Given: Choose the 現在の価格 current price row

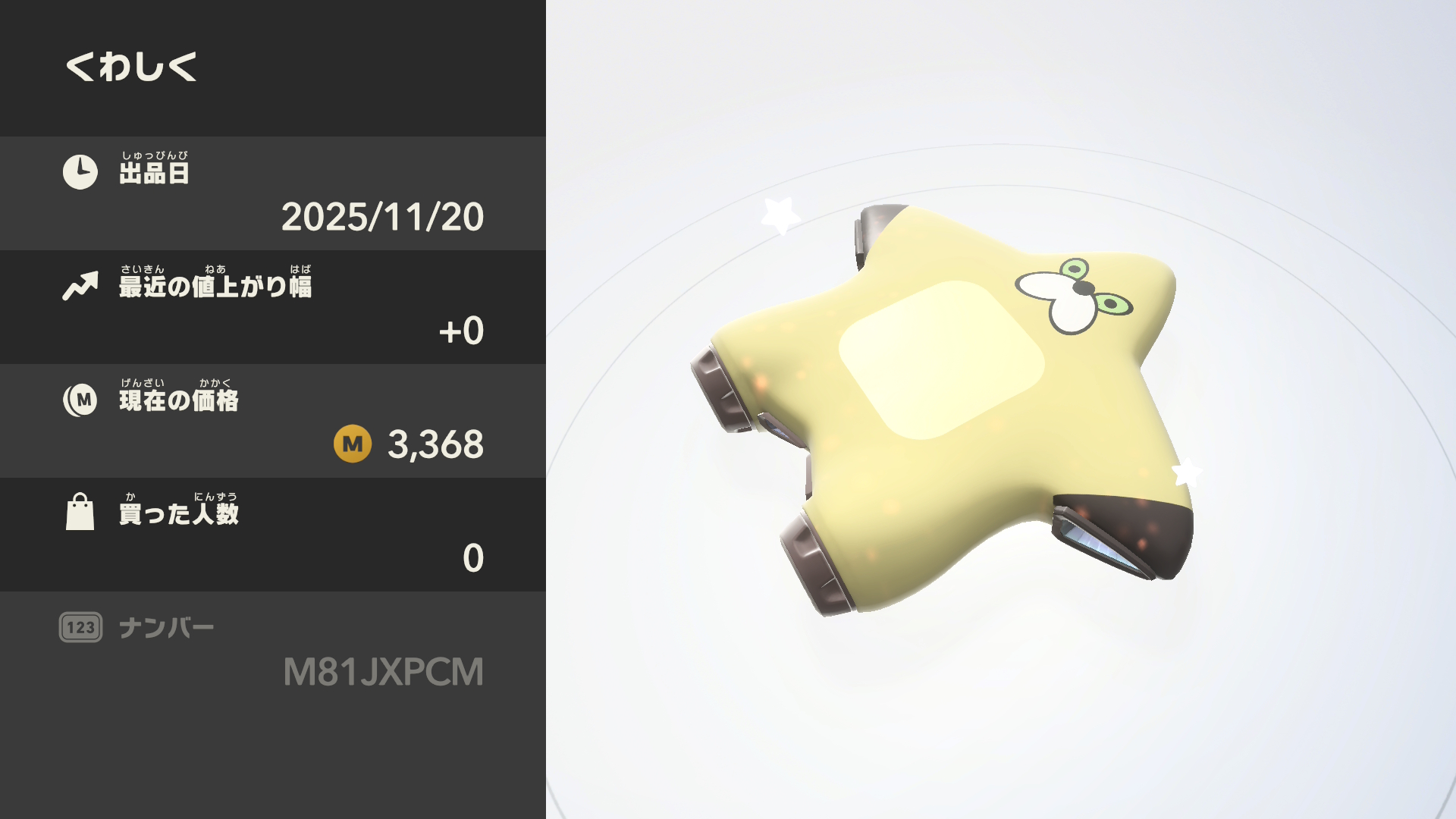Looking at the screenshot, I should (x=273, y=421).
